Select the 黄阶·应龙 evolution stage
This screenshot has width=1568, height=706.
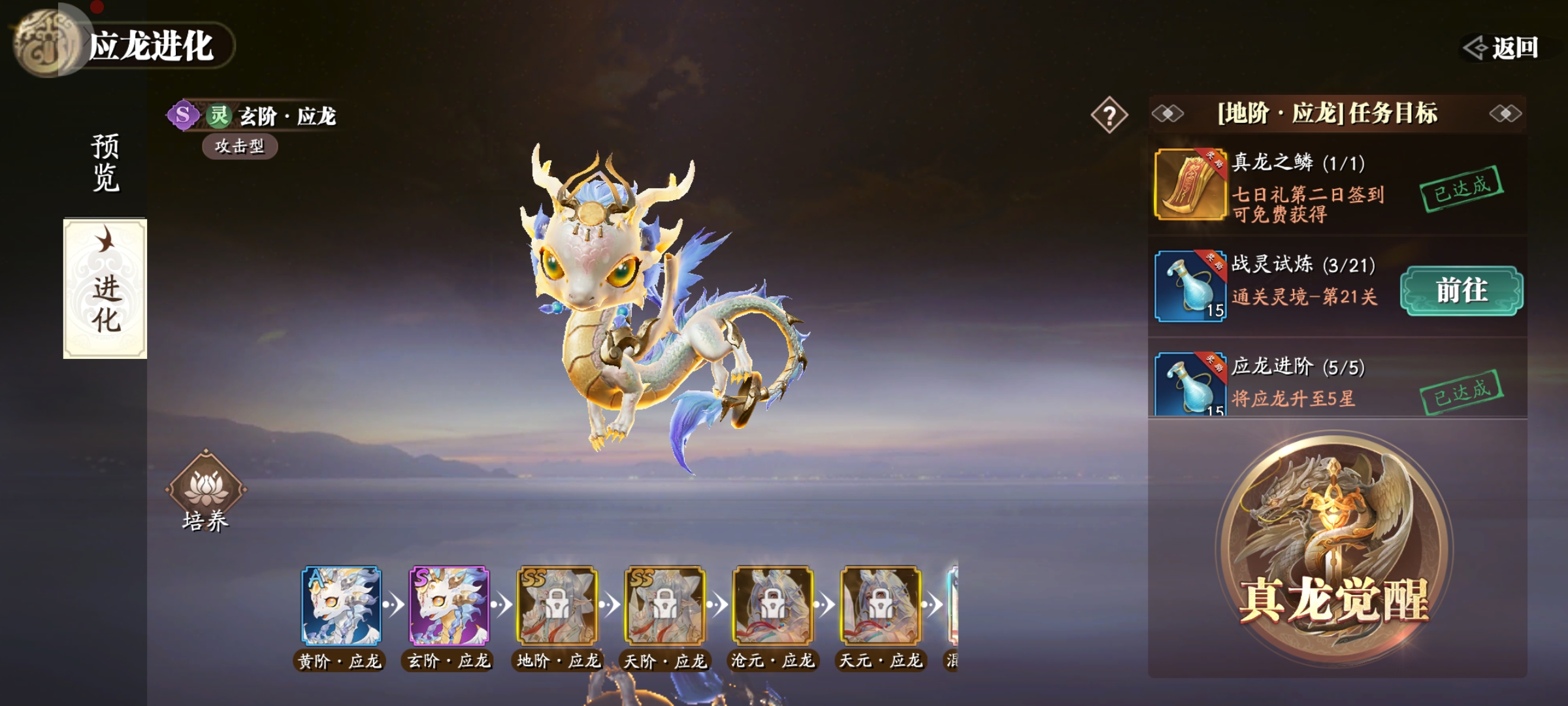(x=340, y=606)
